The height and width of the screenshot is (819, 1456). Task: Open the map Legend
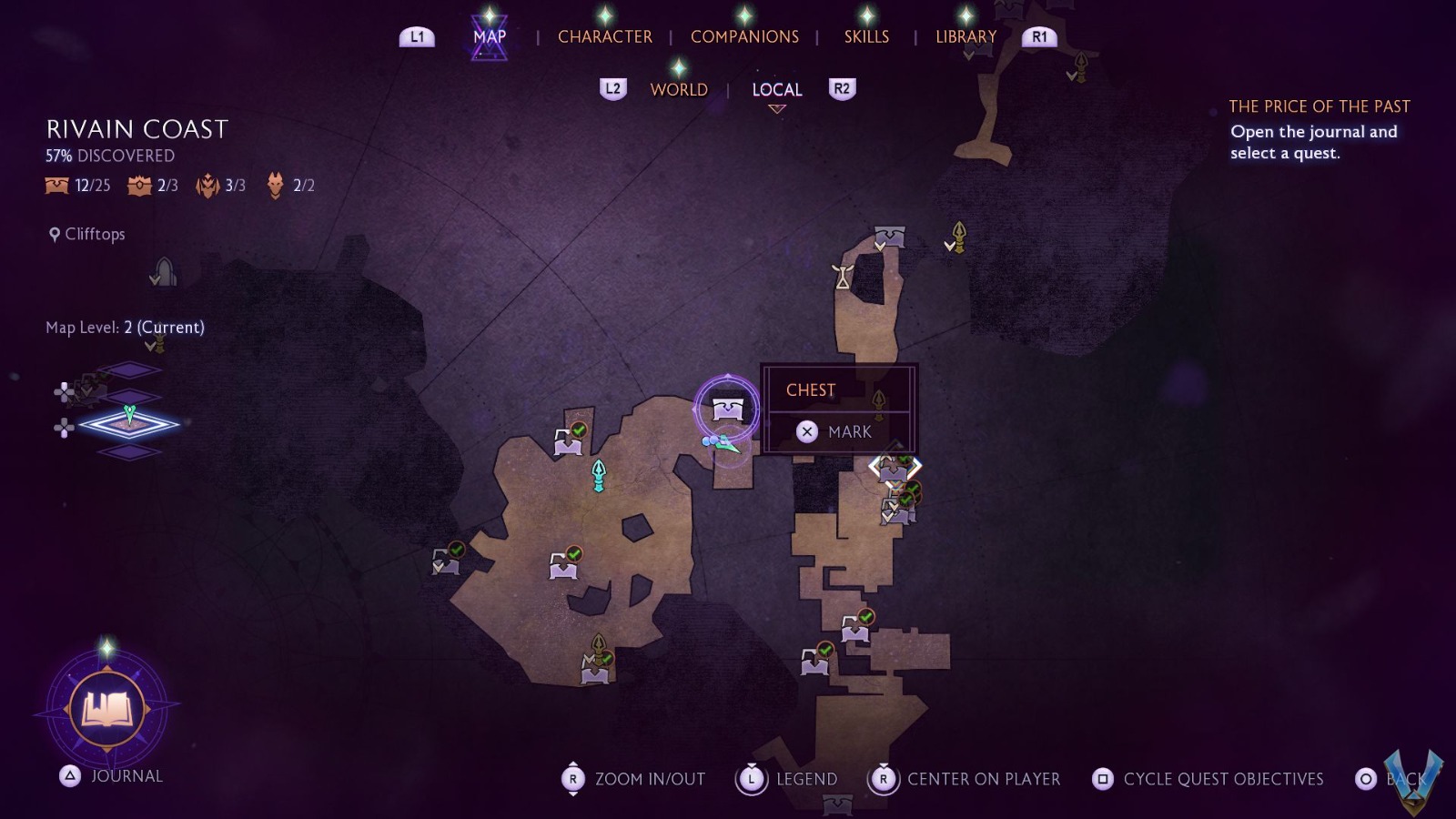point(788,779)
